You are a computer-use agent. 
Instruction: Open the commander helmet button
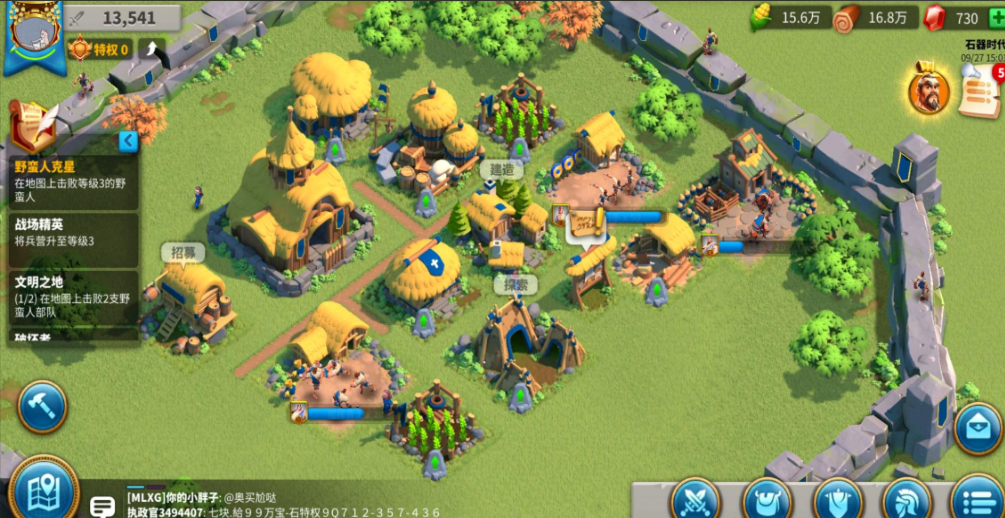point(909,499)
